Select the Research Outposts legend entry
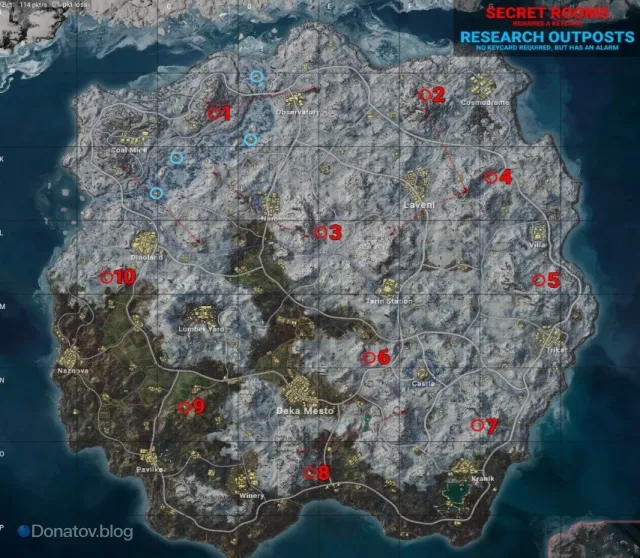This screenshot has height=558, width=640. 546,37
